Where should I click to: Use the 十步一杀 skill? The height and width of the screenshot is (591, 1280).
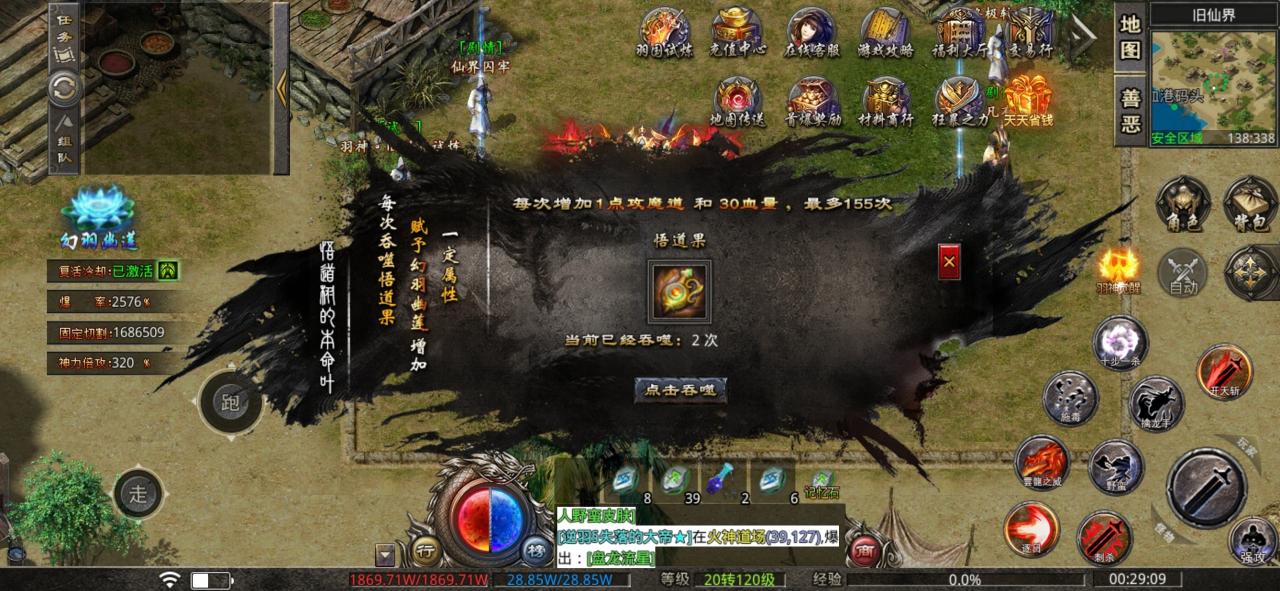click(x=1118, y=341)
